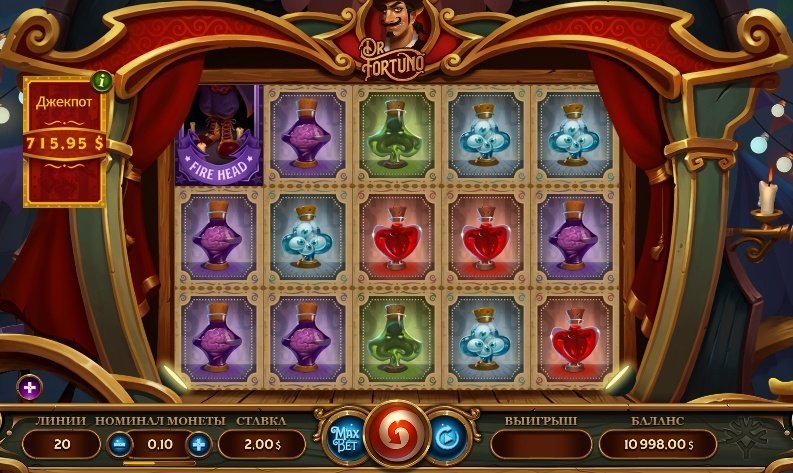The image size is (793, 473).
Task: Expand the purple plus menu button
Action: (30, 387)
